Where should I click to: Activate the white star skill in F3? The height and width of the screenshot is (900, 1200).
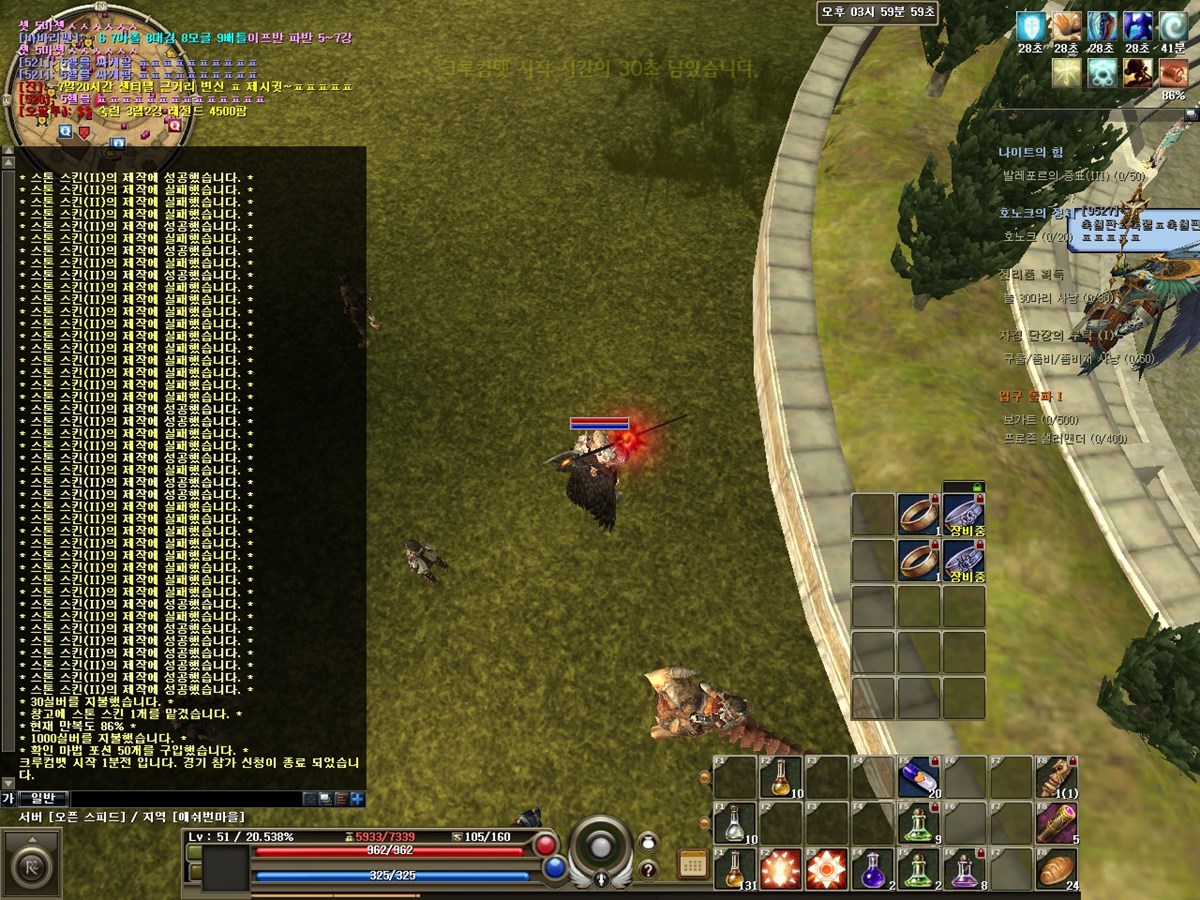point(827,868)
